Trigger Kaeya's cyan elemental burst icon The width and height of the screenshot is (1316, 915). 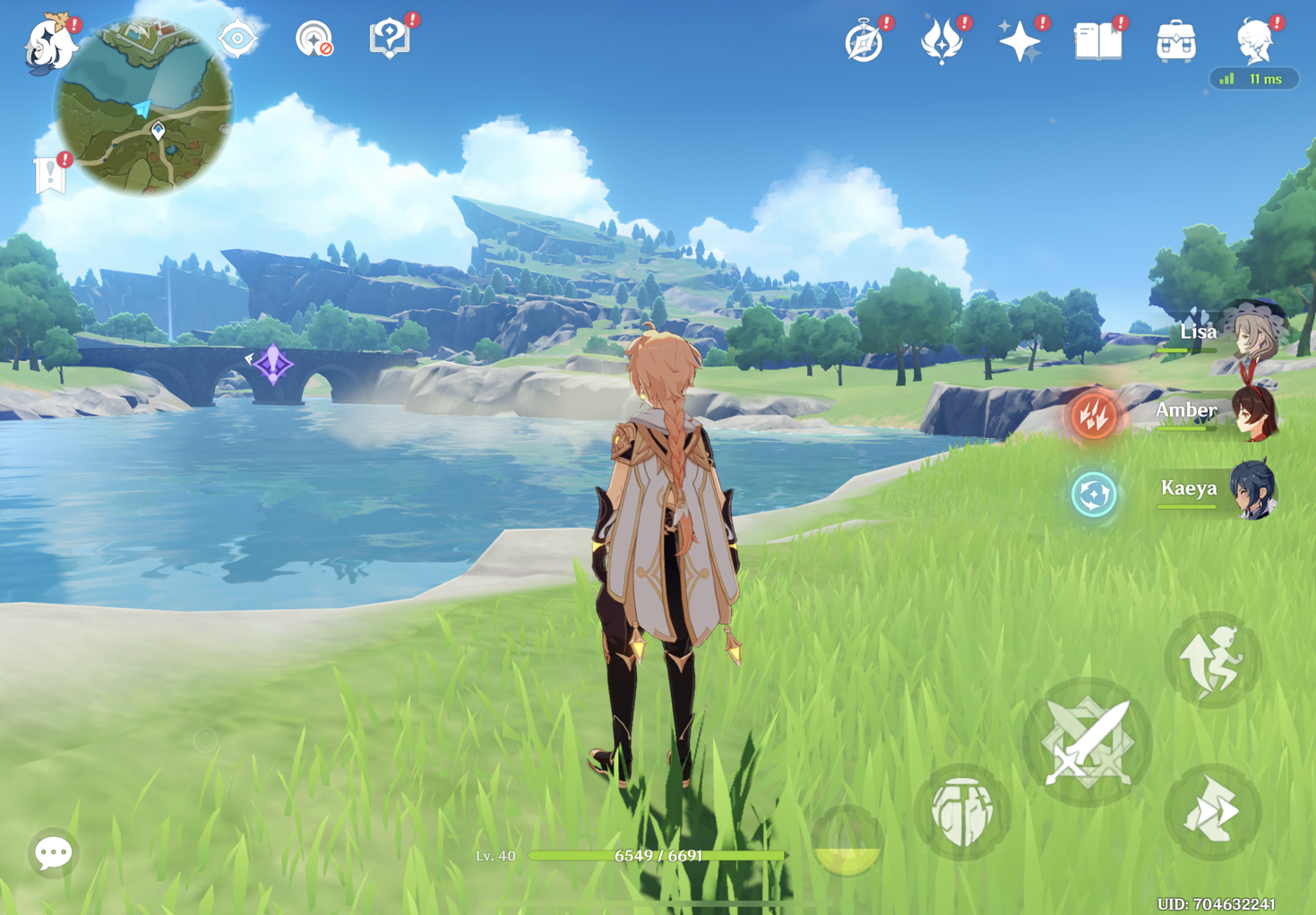pyautogui.click(x=1094, y=494)
